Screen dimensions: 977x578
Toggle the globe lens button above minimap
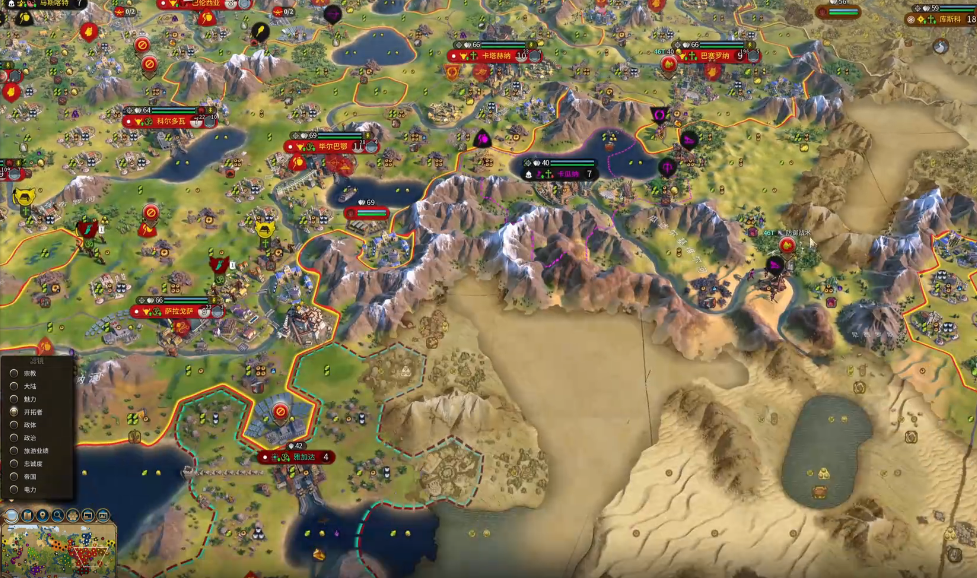(12, 515)
